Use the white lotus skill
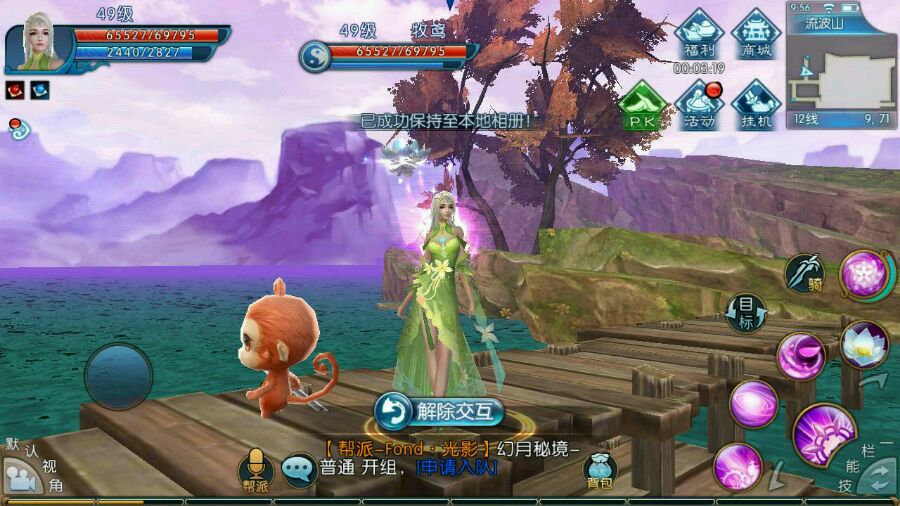 point(863,343)
